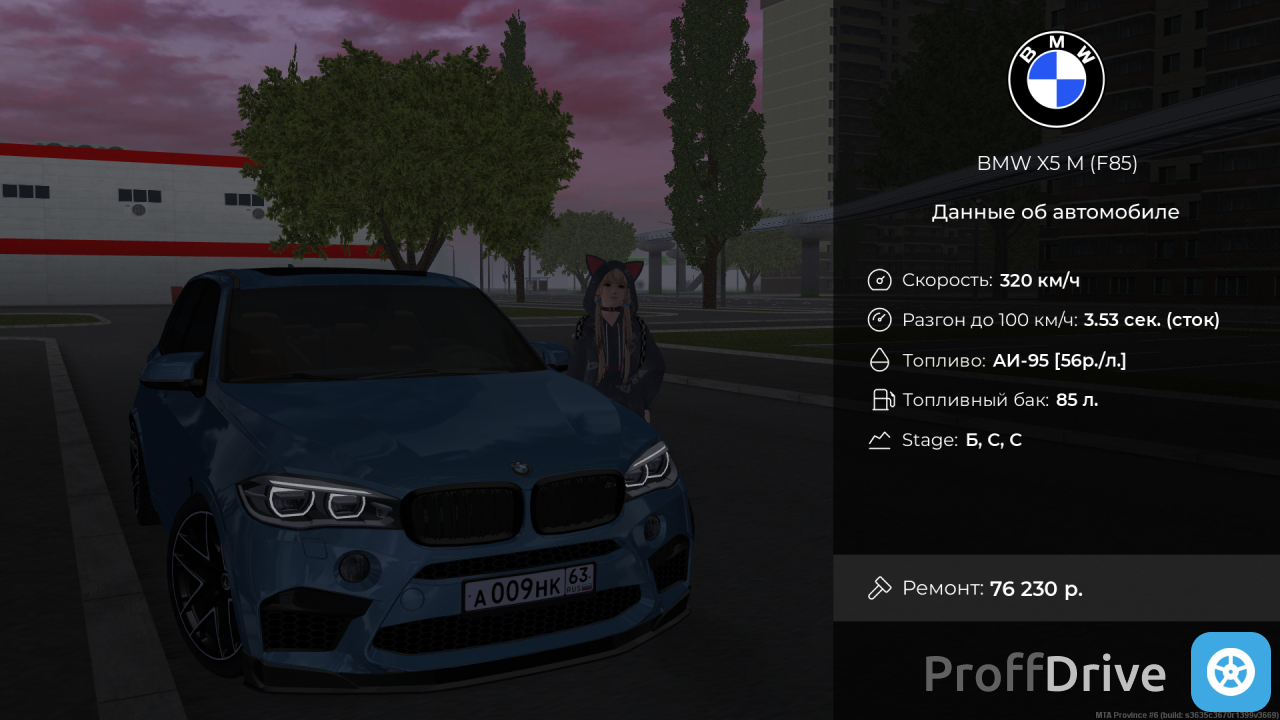Image resolution: width=1280 pixels, height=720 pixels.
Task: Click the blue ProffDrive wheel icon
Action: pyautogui.click(x=1230, y=672)
